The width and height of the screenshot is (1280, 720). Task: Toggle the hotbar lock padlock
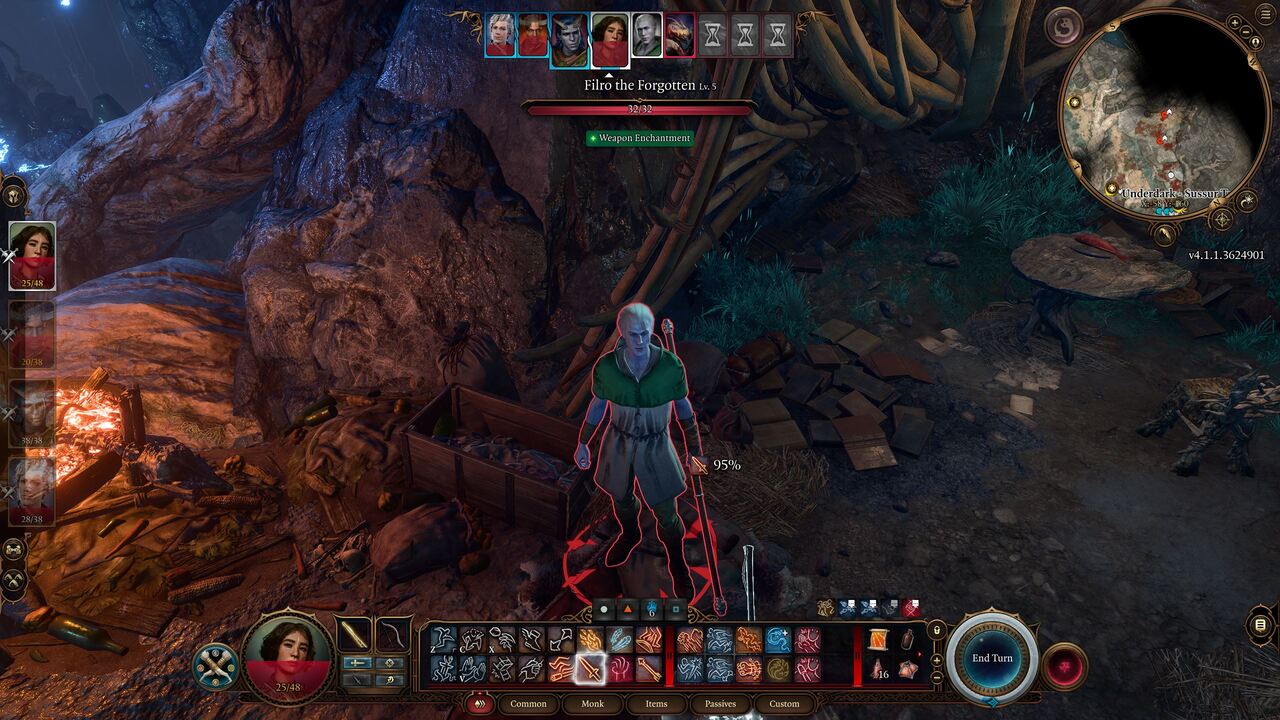pyautogui.click(x=936, y=632)
